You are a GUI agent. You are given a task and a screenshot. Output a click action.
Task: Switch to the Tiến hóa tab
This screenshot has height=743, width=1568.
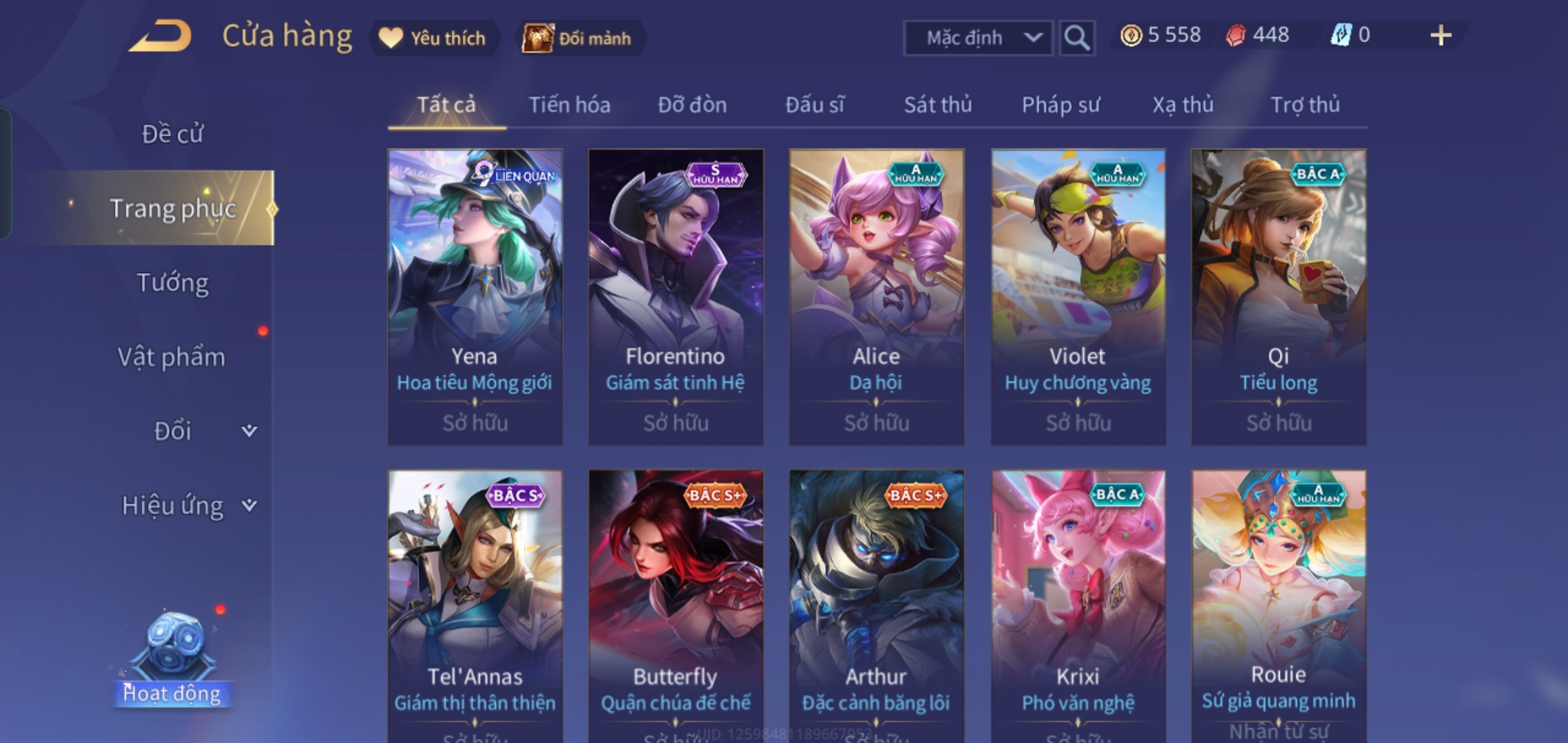click(x=569, y=105)
